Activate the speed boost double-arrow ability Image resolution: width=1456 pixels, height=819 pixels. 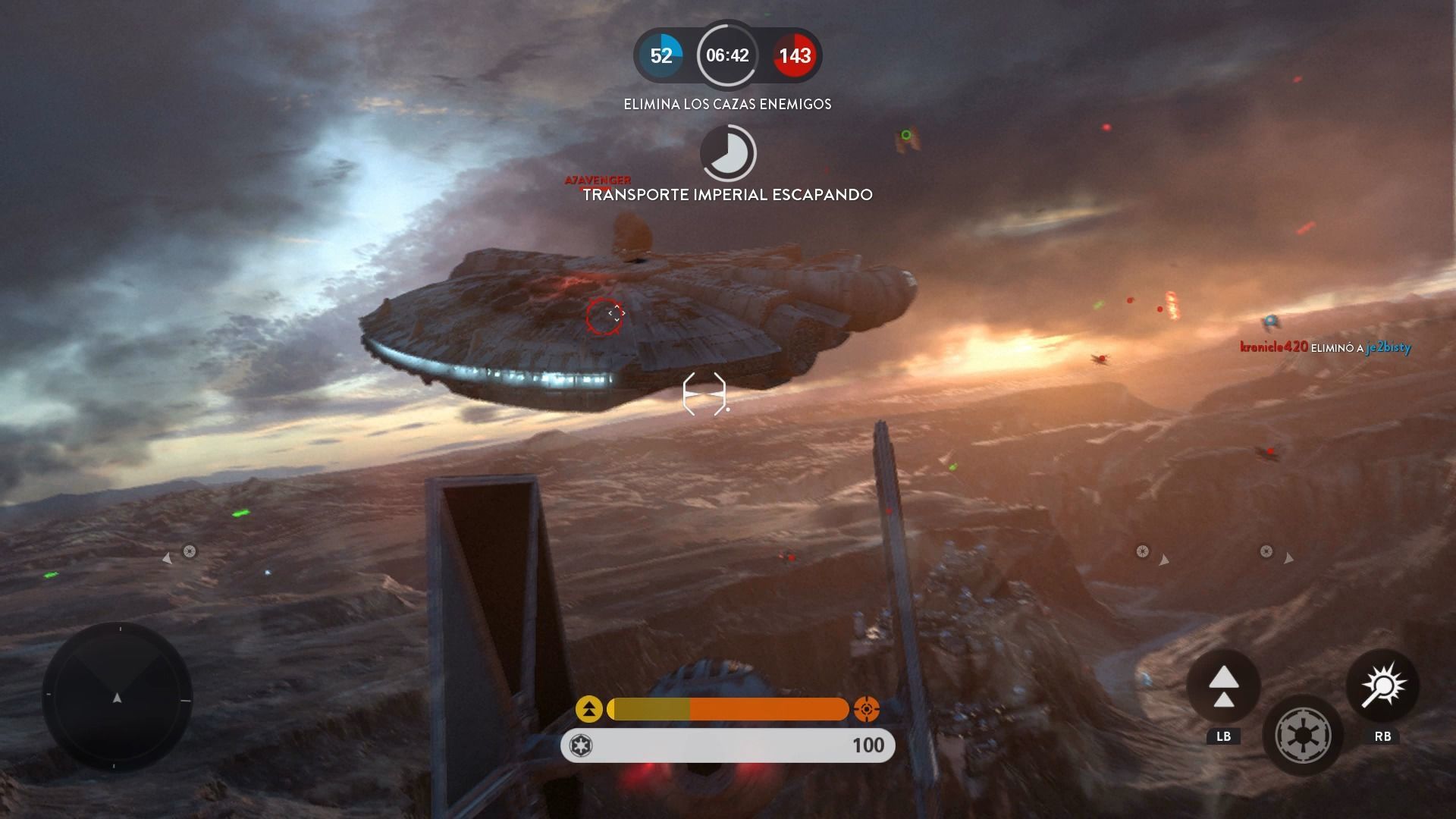tap(1223, 687)
